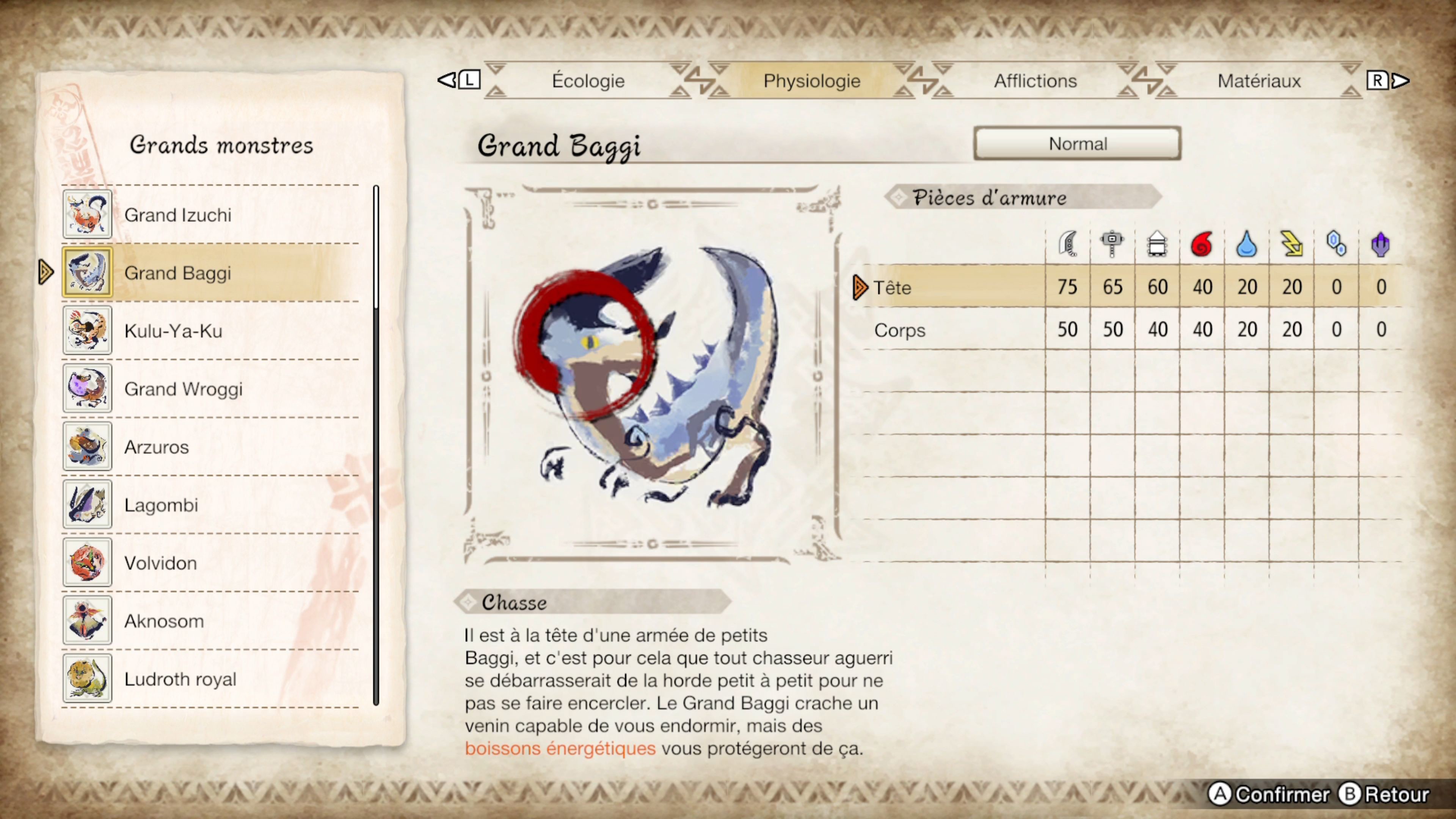This screenshot has height=819, width=1456.
Task: Select the Arzuros monster icon
Action: pos(87,447)
